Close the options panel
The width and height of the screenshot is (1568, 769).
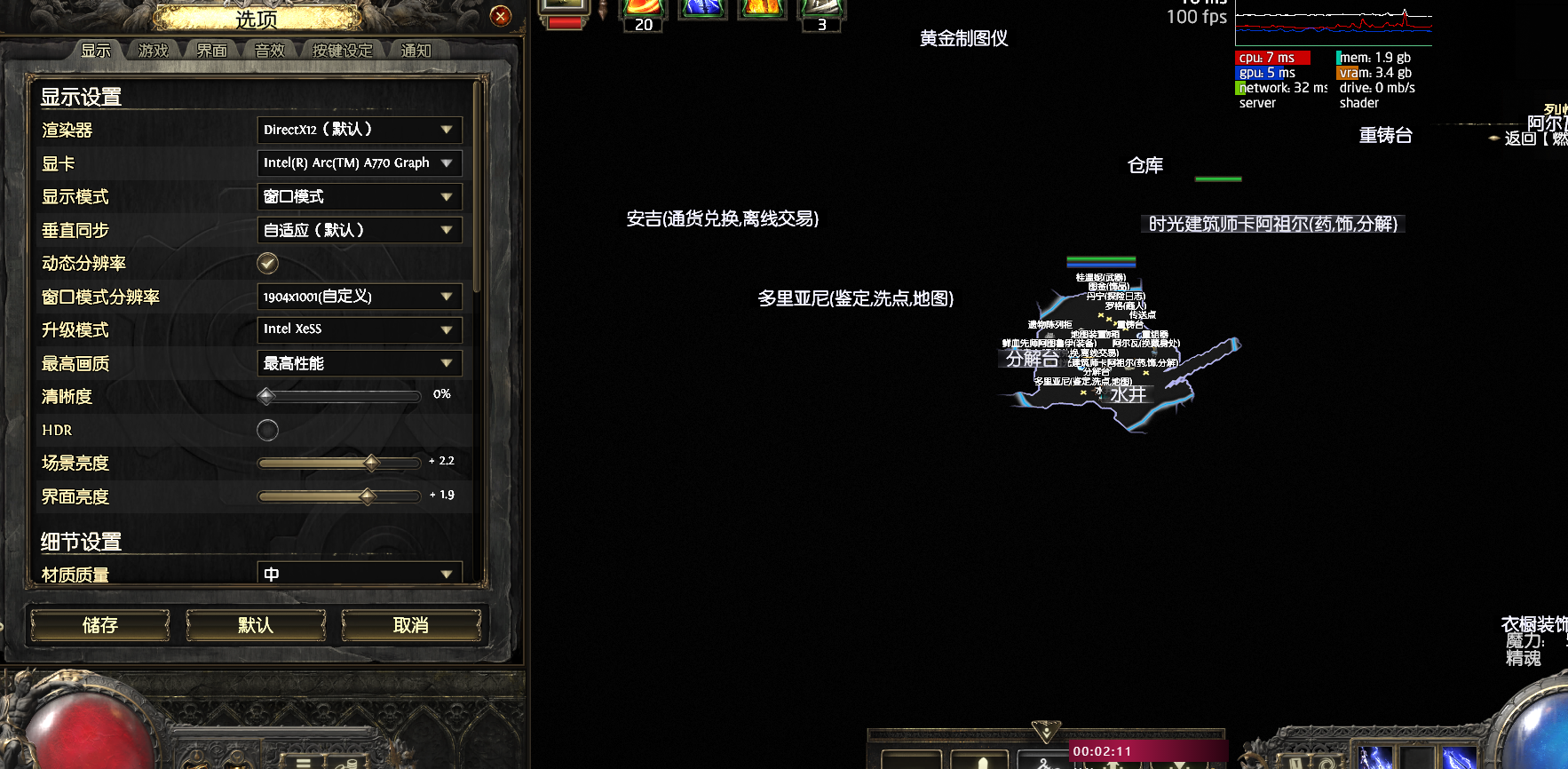(501, 16)
